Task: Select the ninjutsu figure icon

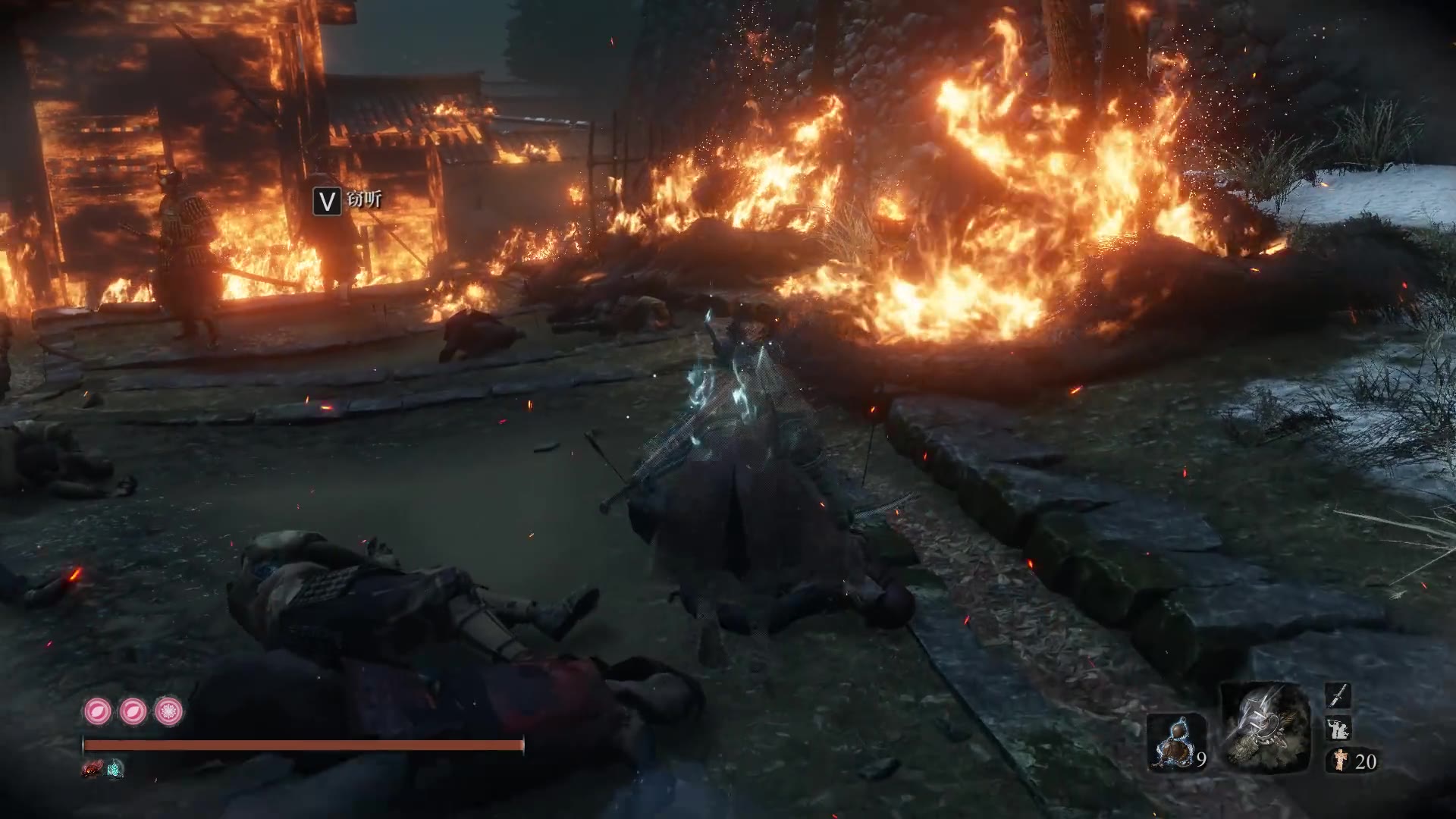Action: tap(1338, 729)
